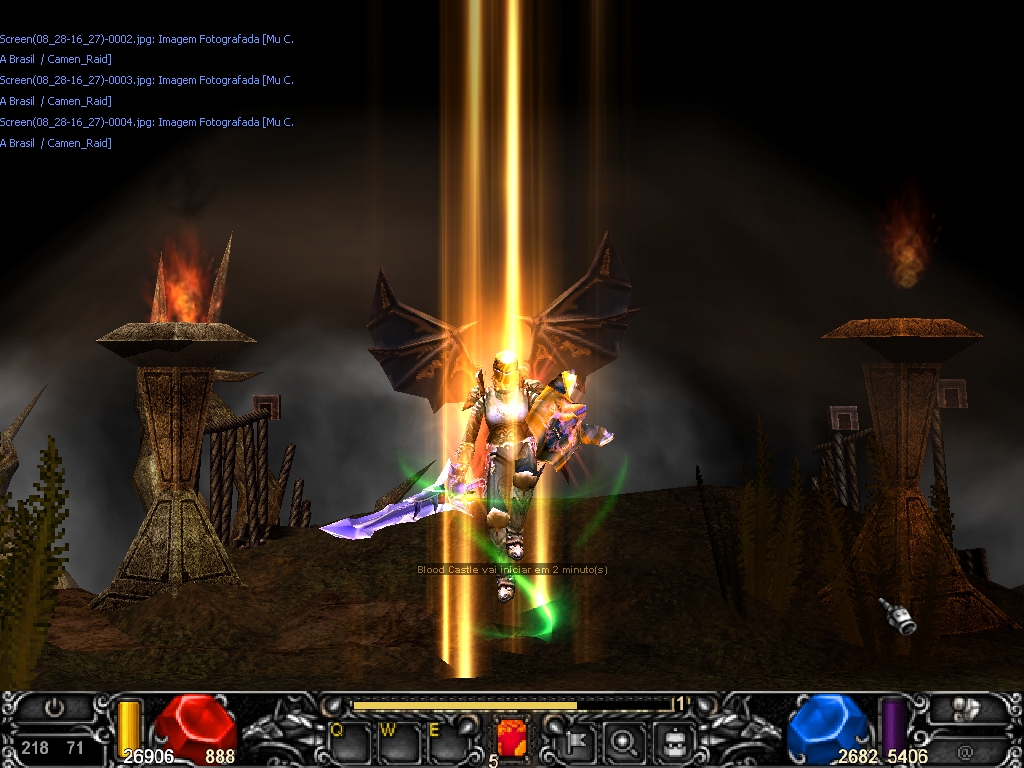This screenshot has height=768, width=1024.
Task: Click the magnifying glass button
Action: pos(626,742)
